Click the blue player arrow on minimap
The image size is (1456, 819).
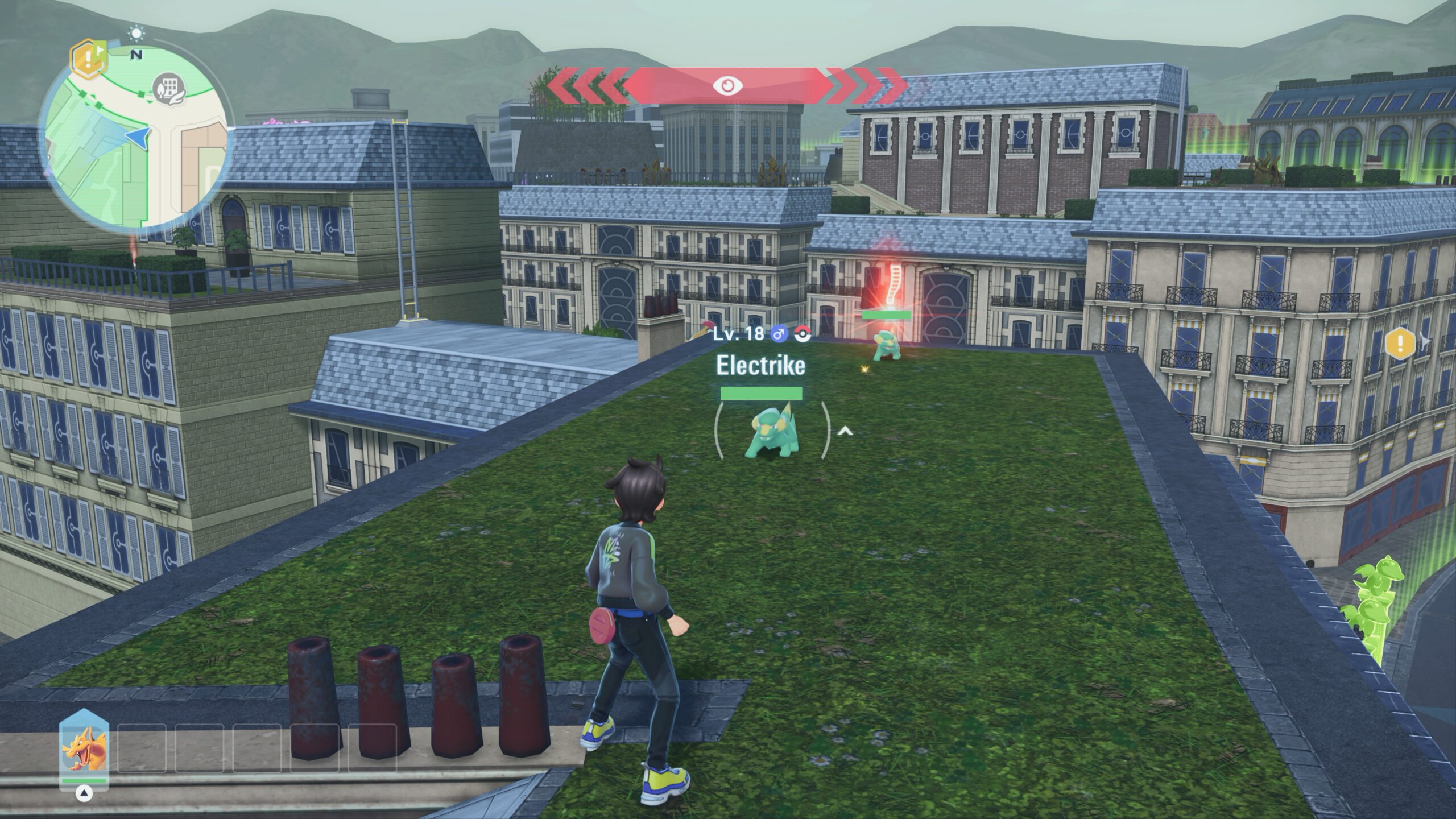click(138, 137)
